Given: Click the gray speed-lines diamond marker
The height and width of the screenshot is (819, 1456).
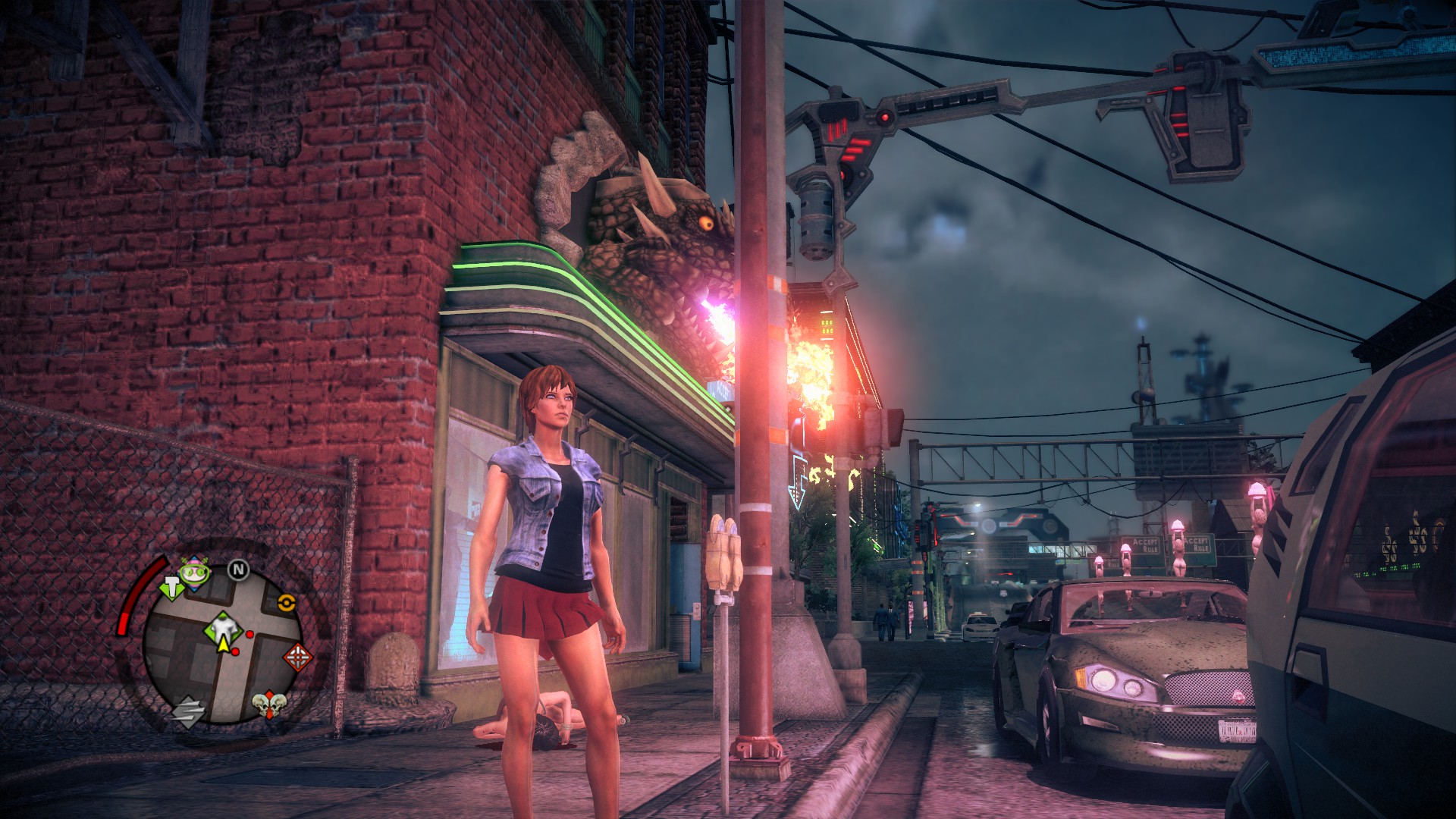Looking at the screenshot, I should 187,712.
